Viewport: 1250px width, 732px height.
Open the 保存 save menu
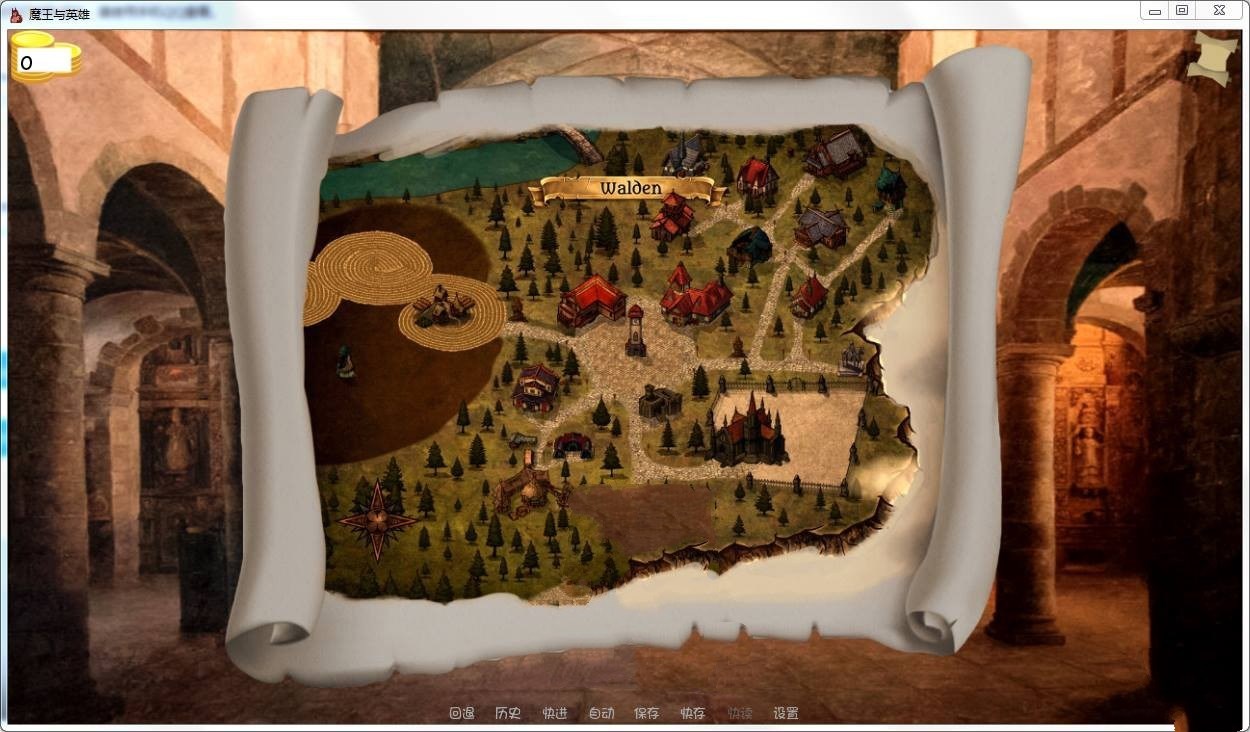pyautogui.click(x=647, y=713)
